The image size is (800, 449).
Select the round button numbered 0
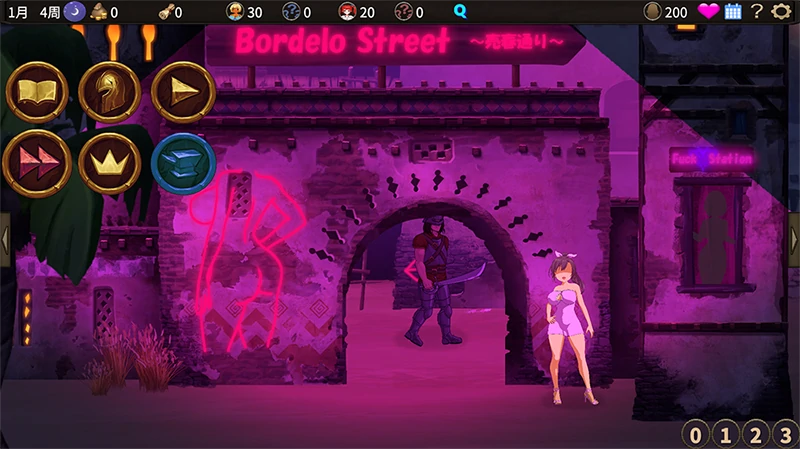click(x=697, y=434)
